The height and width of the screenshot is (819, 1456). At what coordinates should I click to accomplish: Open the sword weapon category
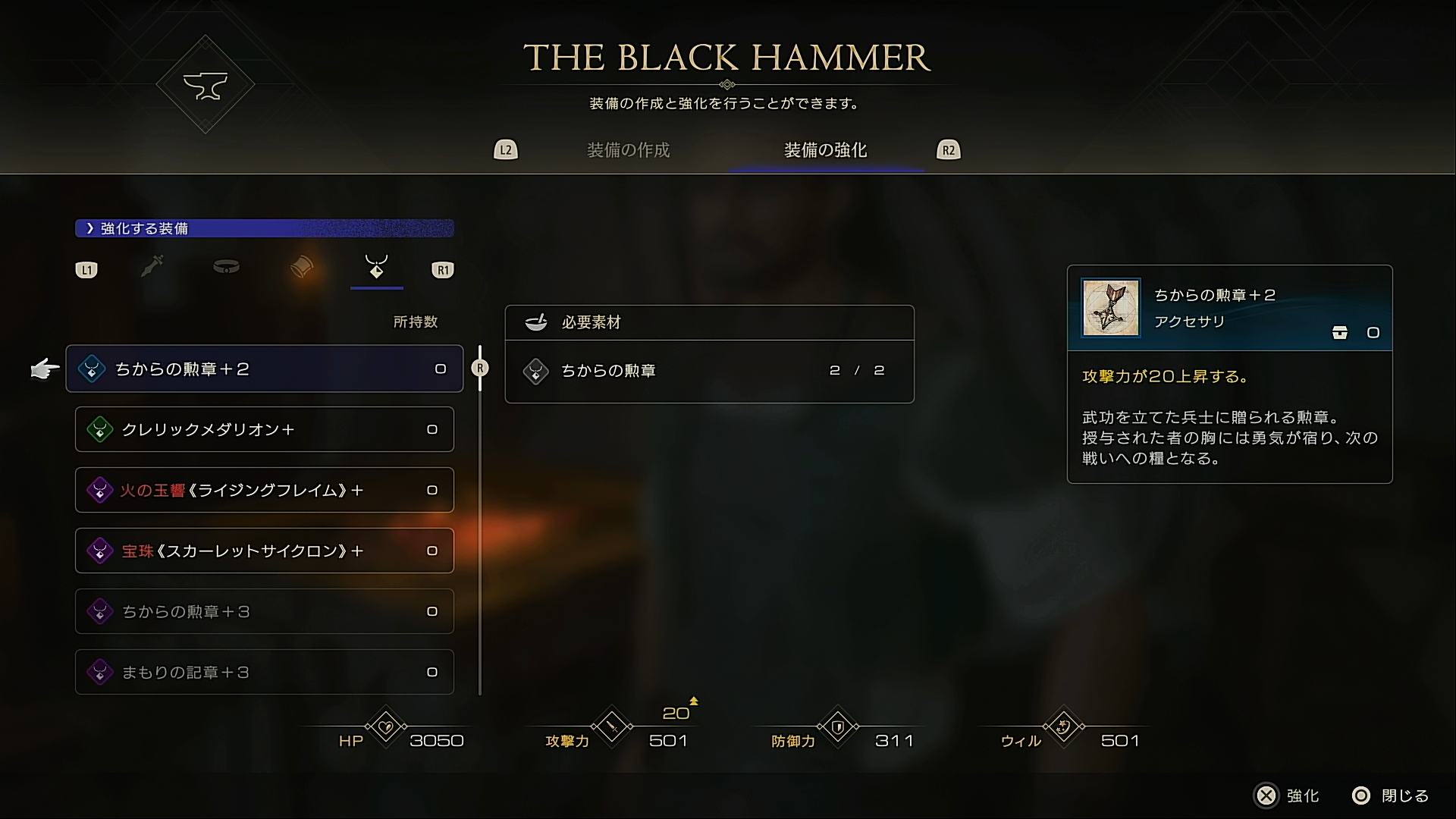(152, 267)
